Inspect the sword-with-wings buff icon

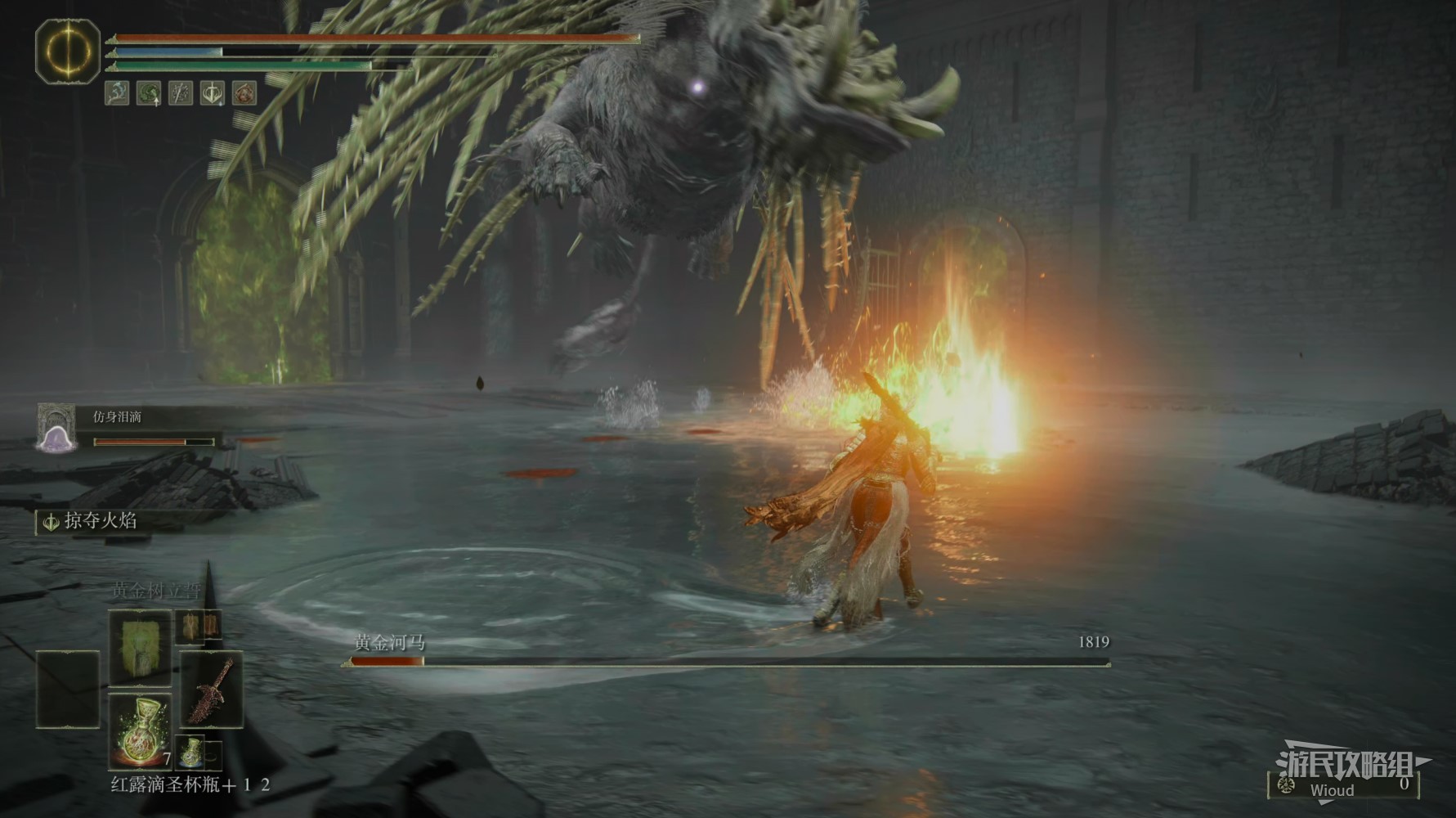(213, 93)
